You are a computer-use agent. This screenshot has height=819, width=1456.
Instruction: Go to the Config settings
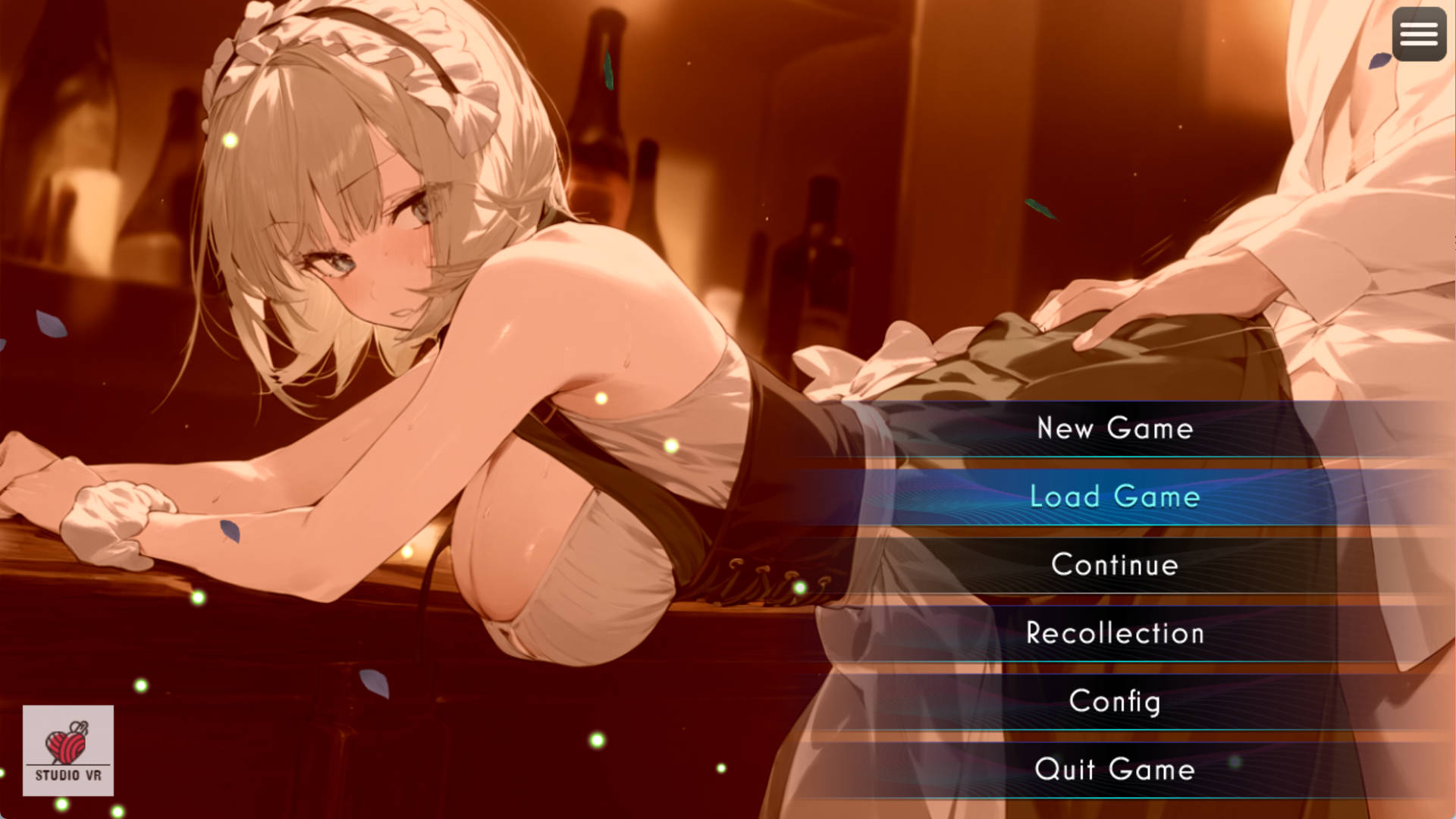tap(1115, 701)
